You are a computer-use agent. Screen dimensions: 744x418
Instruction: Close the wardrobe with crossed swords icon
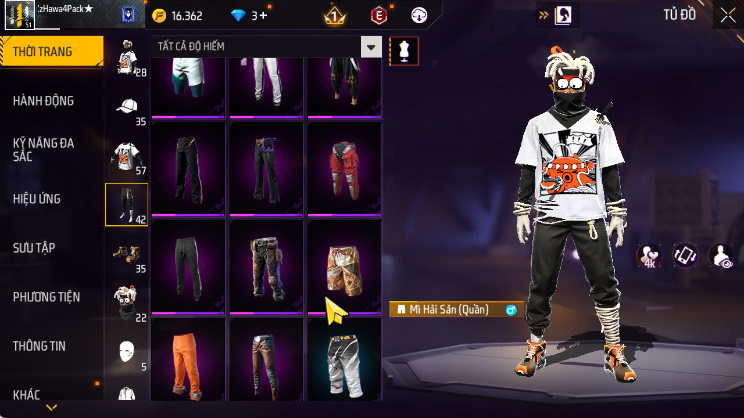coord(727,15)
